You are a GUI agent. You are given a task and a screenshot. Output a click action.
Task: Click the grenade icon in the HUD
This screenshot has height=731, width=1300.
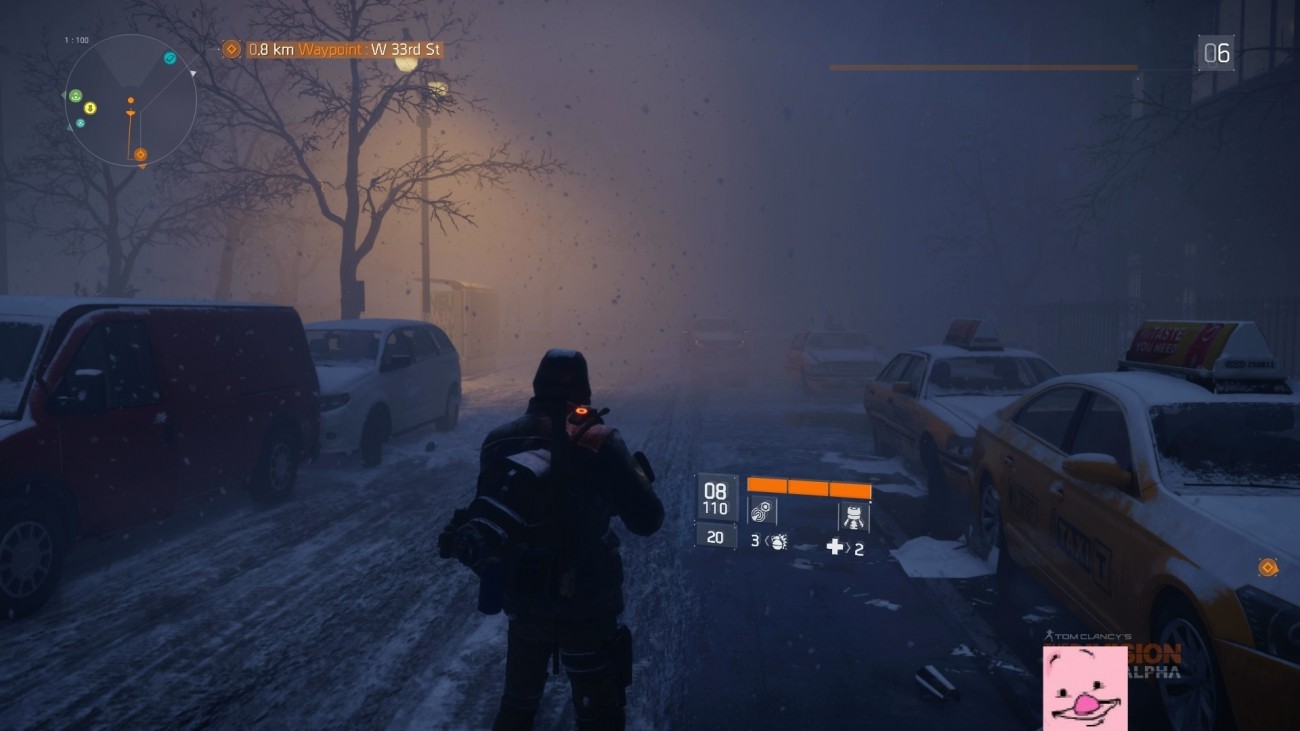[x=778, y=544]
